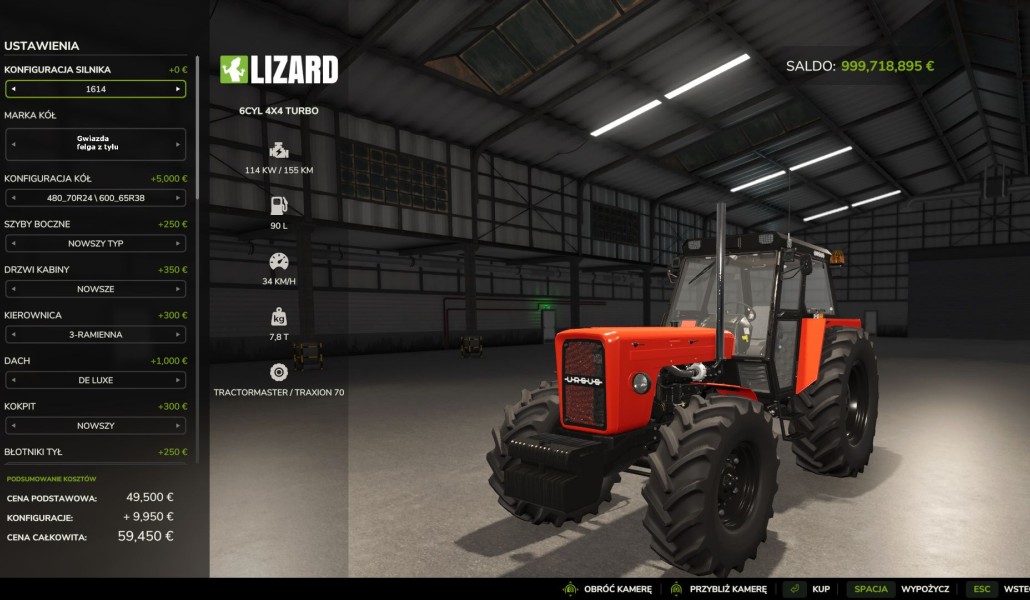Select next engine configuration after 1614

[178, 89]
